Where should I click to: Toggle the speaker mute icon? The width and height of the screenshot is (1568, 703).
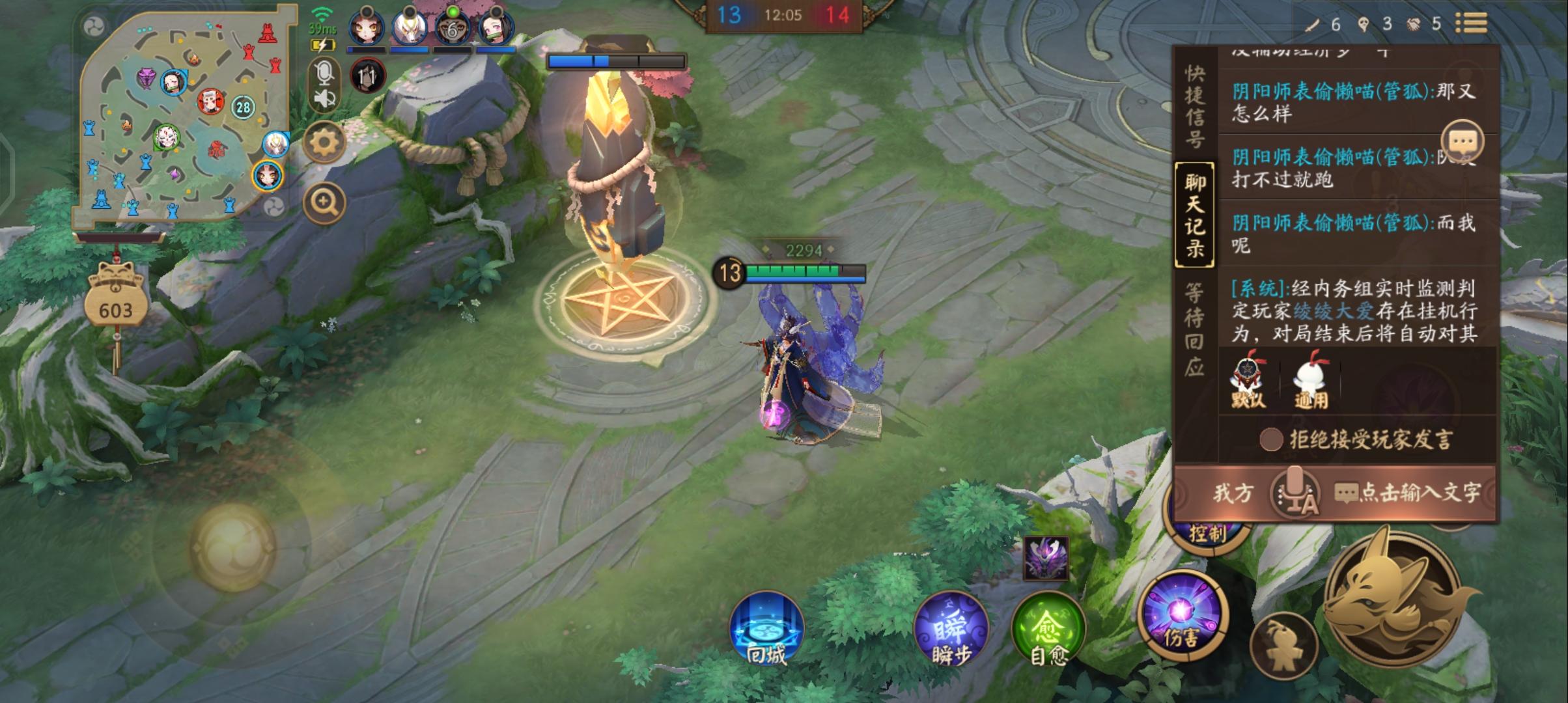point(324,98)
